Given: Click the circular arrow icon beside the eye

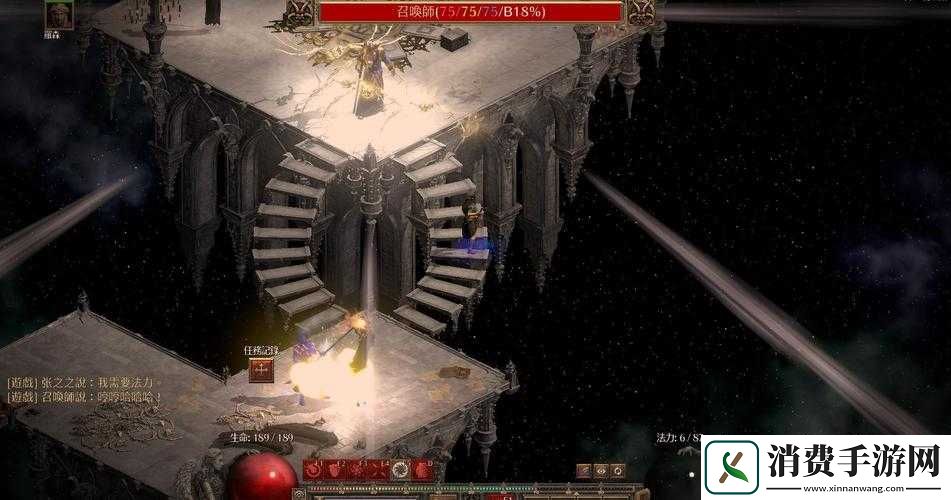Looking at the screenshot, I should click(x=618, y=470).
